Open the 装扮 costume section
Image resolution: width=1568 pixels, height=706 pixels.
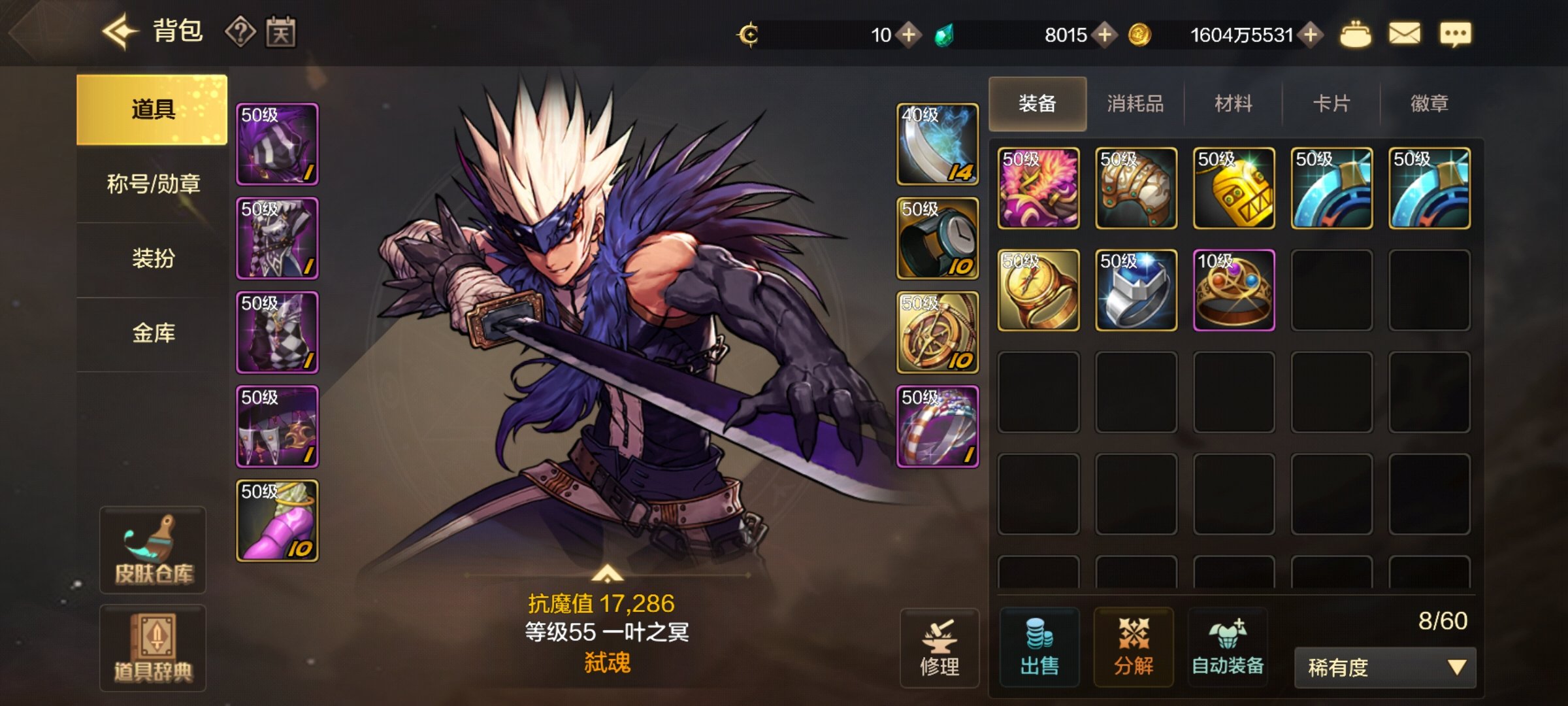(x=154, y=259)
